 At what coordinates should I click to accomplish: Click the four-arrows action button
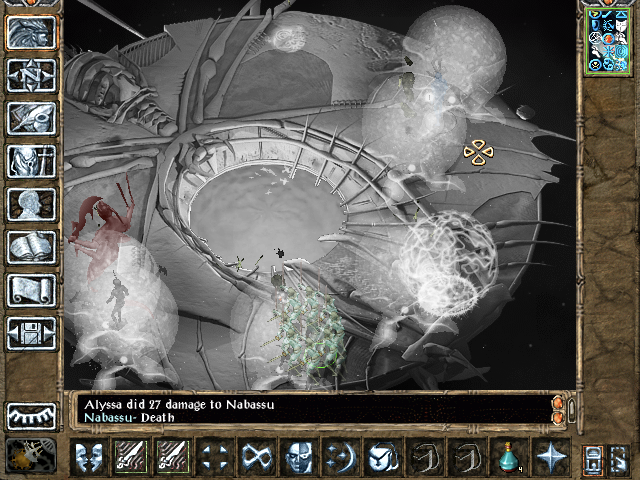214,457
